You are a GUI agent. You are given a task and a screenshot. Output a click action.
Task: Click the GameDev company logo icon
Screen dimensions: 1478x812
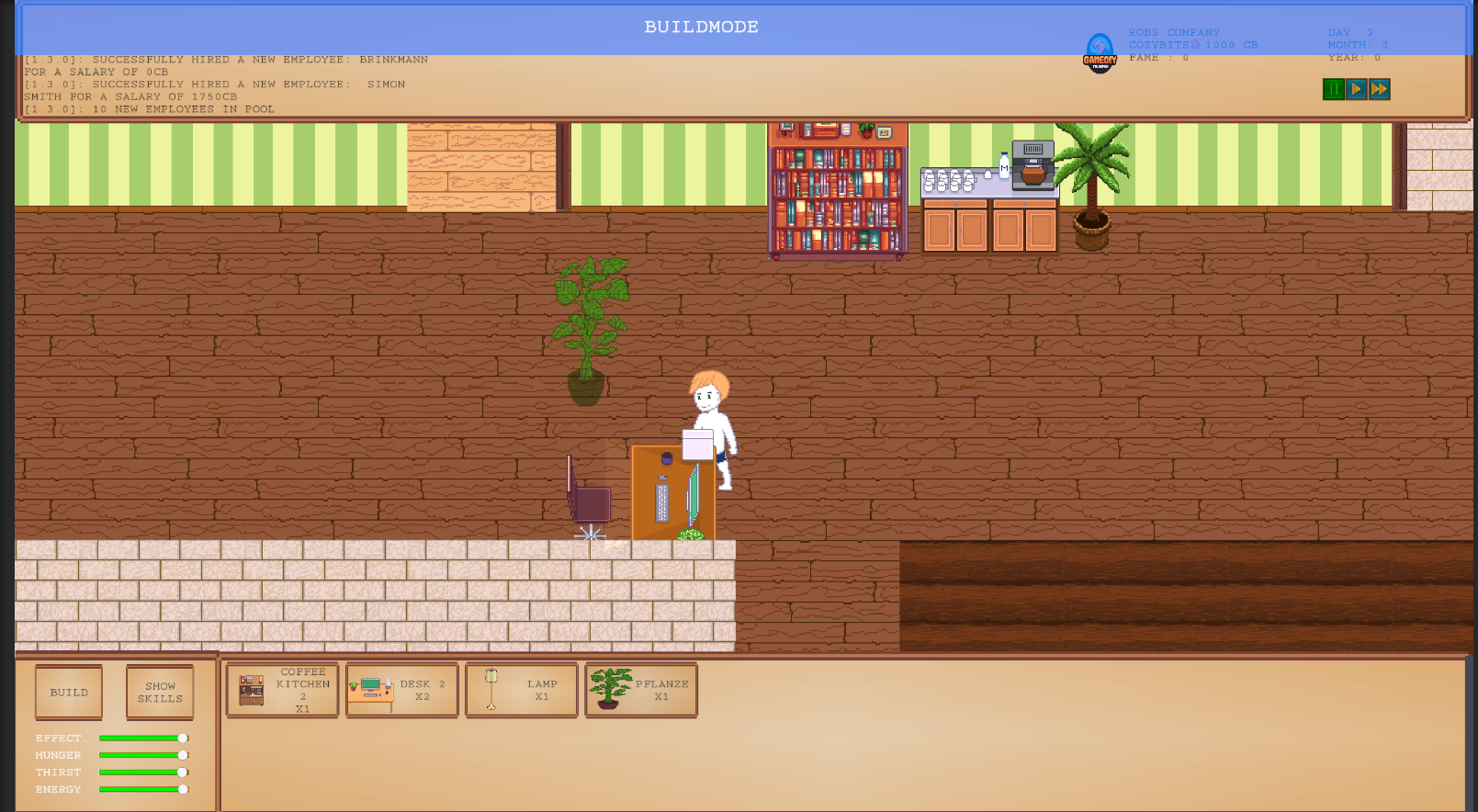(1100, 52)
